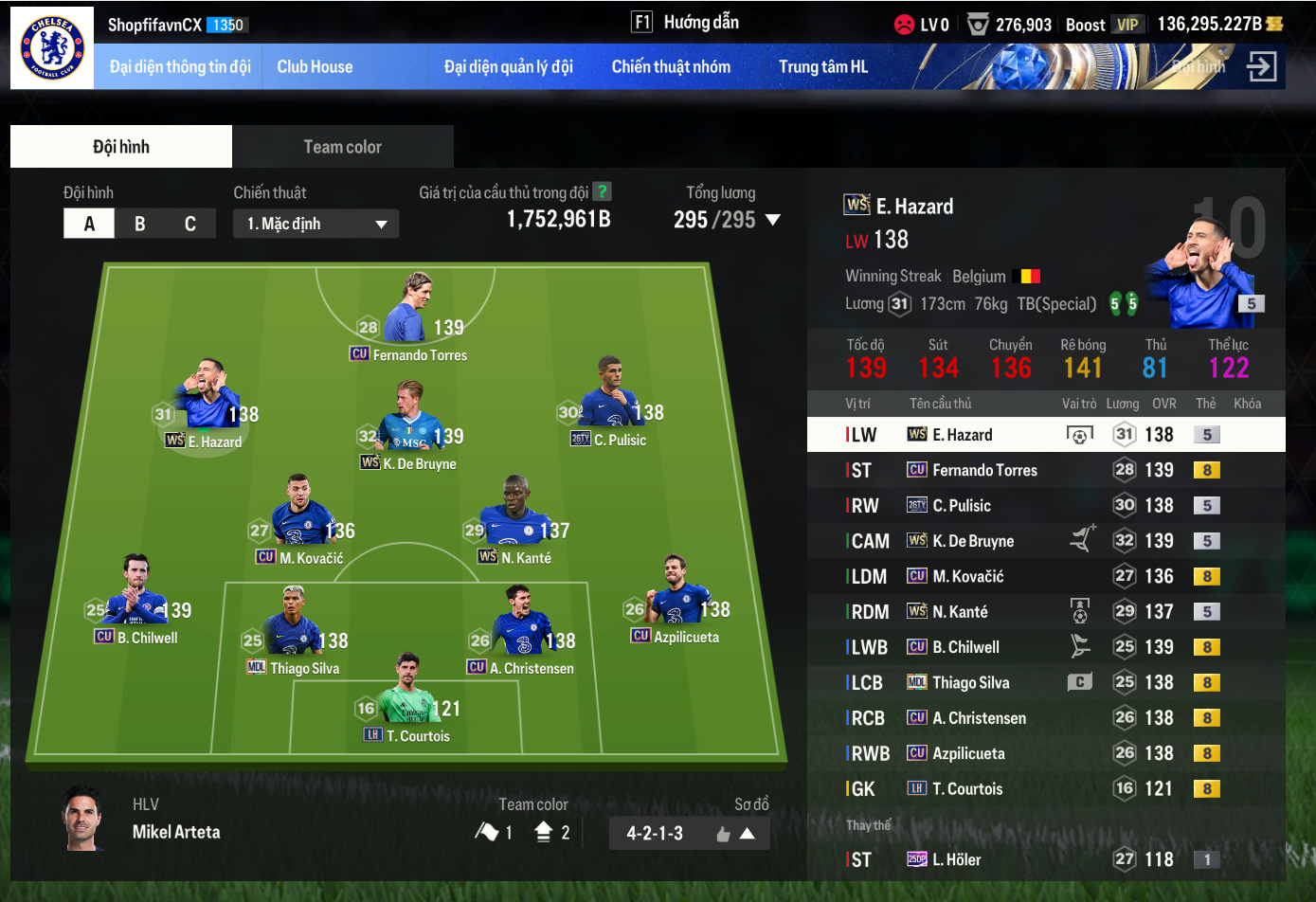Open the 4-2-1-3 formation selector
1316x902 pixels.
click(x=689, y=834)
